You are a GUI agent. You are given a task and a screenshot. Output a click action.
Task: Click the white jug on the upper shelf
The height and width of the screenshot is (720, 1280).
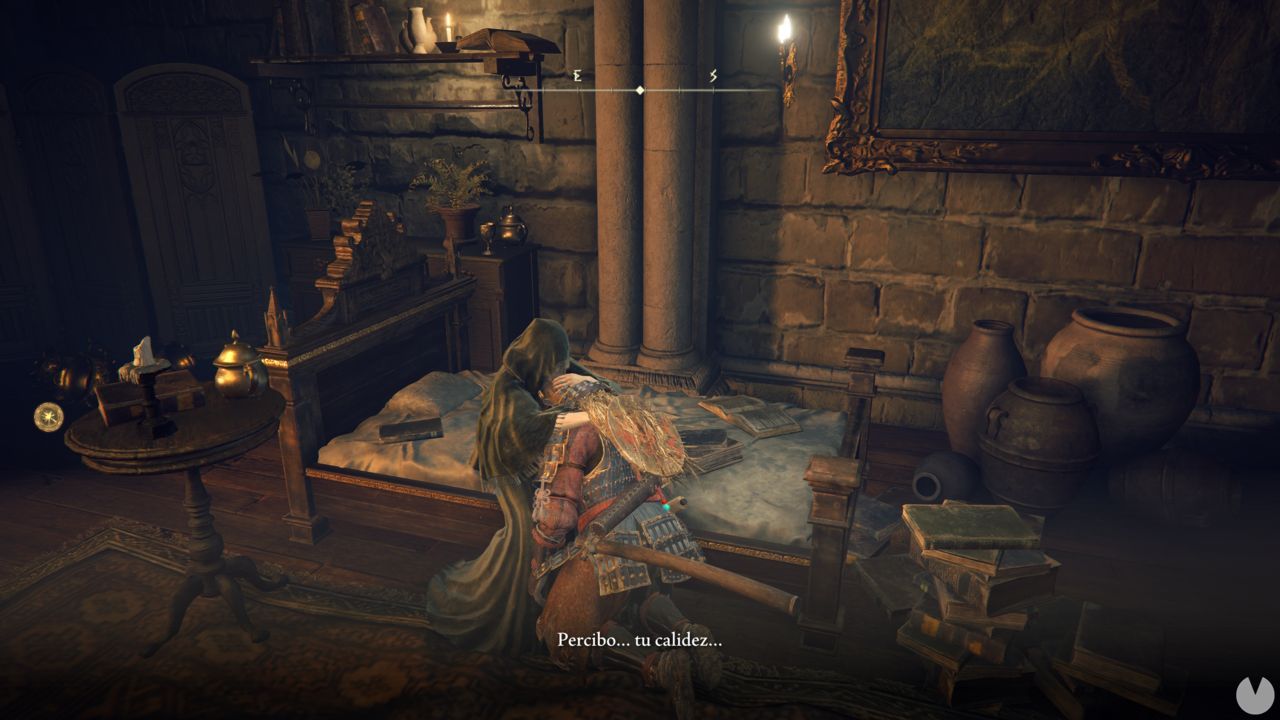pyautogui.click(x=418, y=32)
